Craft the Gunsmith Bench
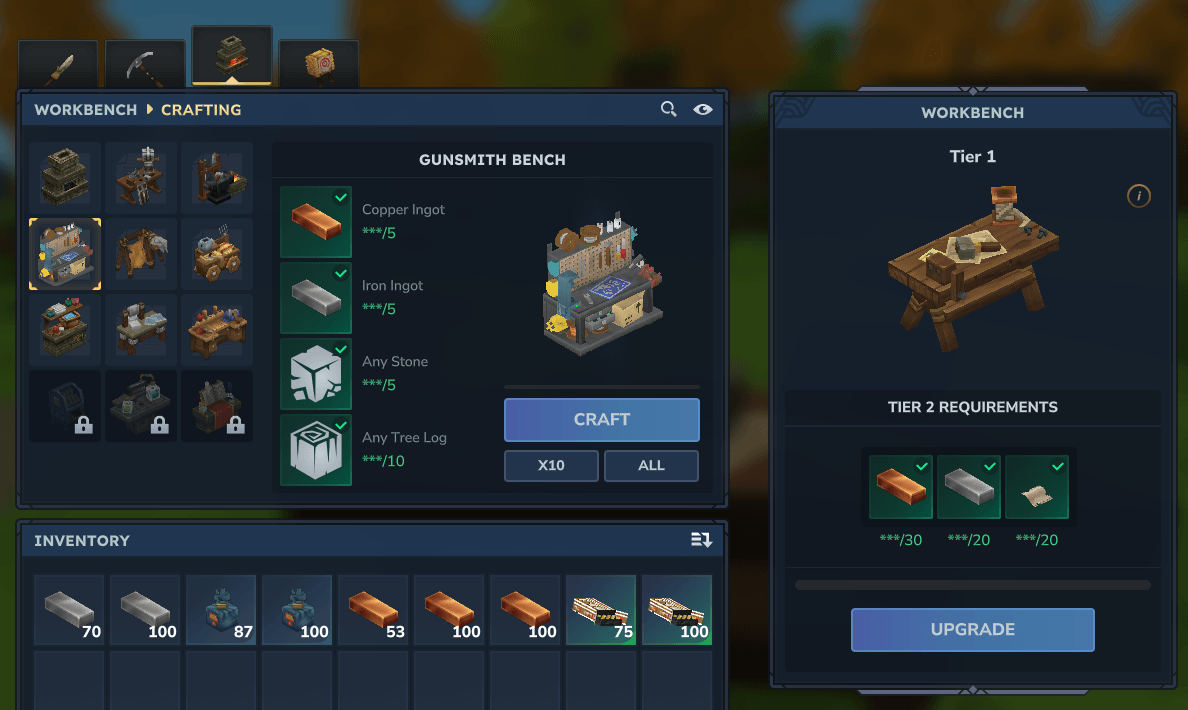 [x=601, y=420]
